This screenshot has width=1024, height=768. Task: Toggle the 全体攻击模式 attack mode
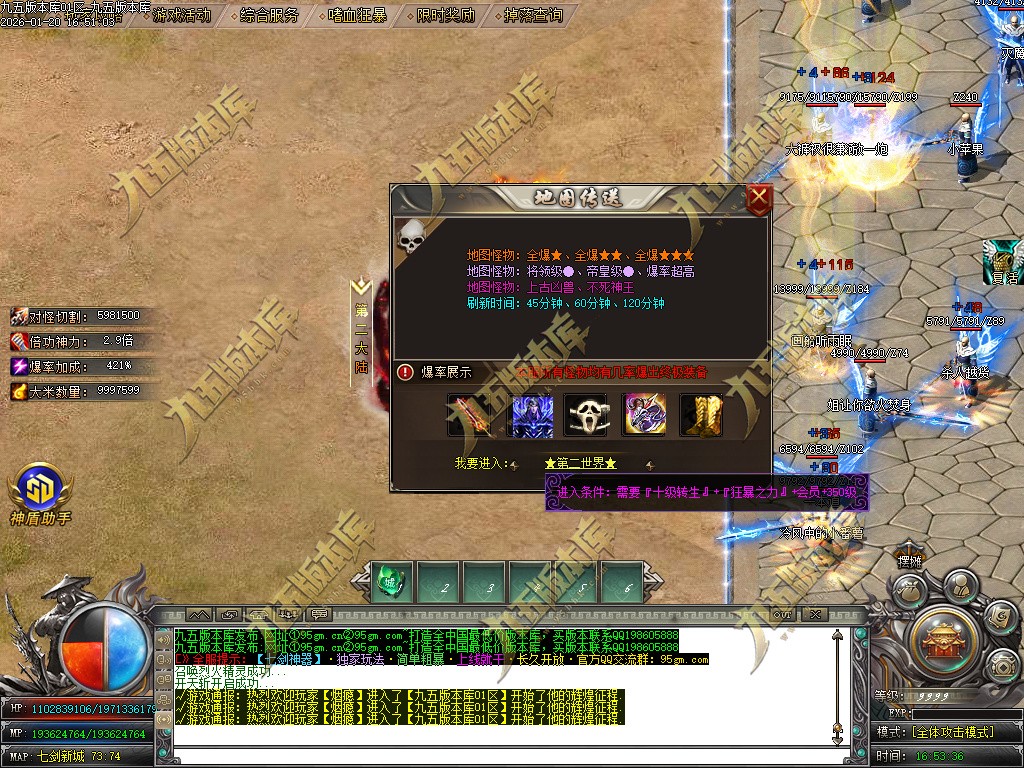[x=952, y=732]
